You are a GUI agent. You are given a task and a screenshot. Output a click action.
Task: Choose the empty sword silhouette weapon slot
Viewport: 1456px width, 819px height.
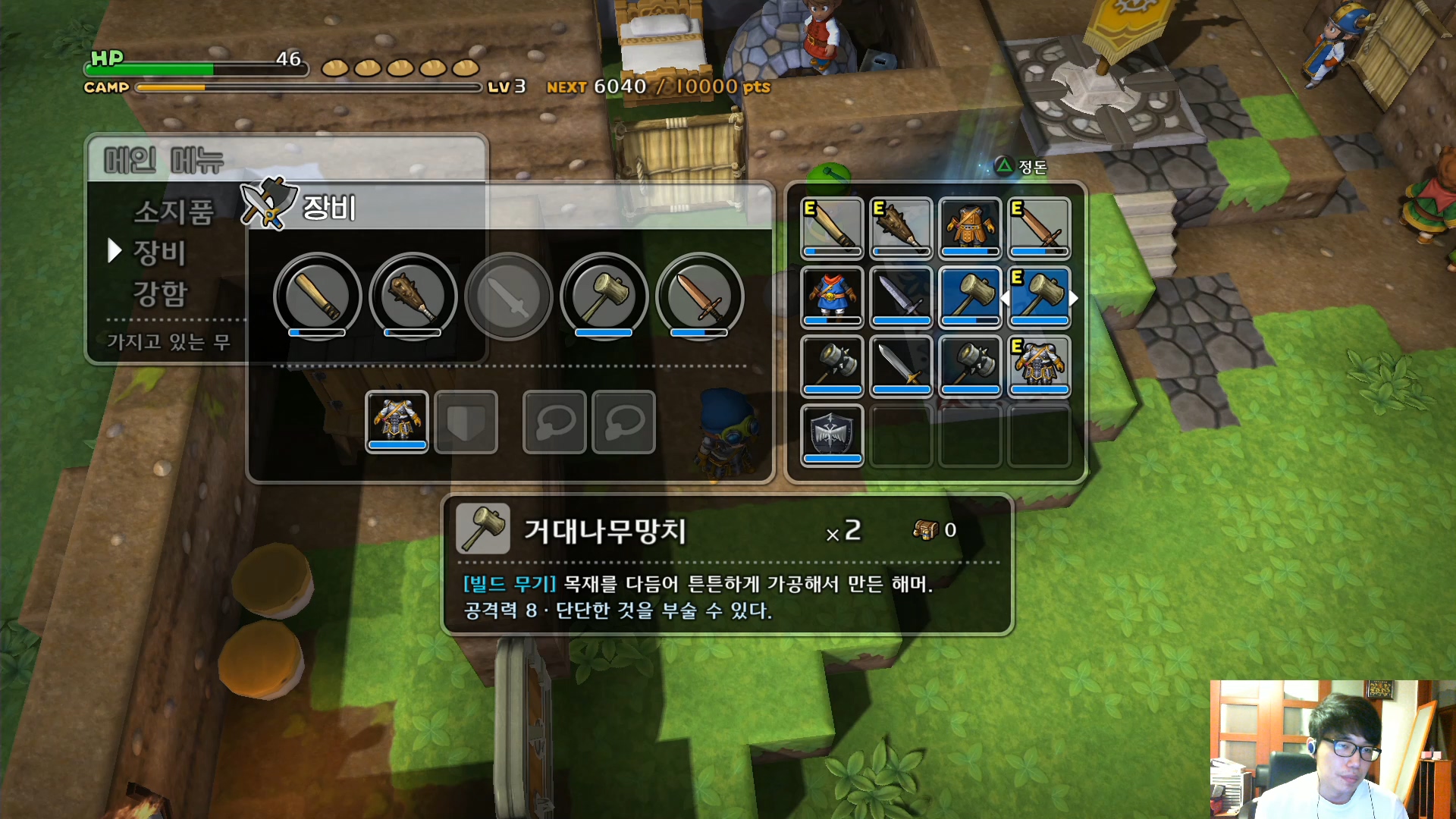point(508,296)
